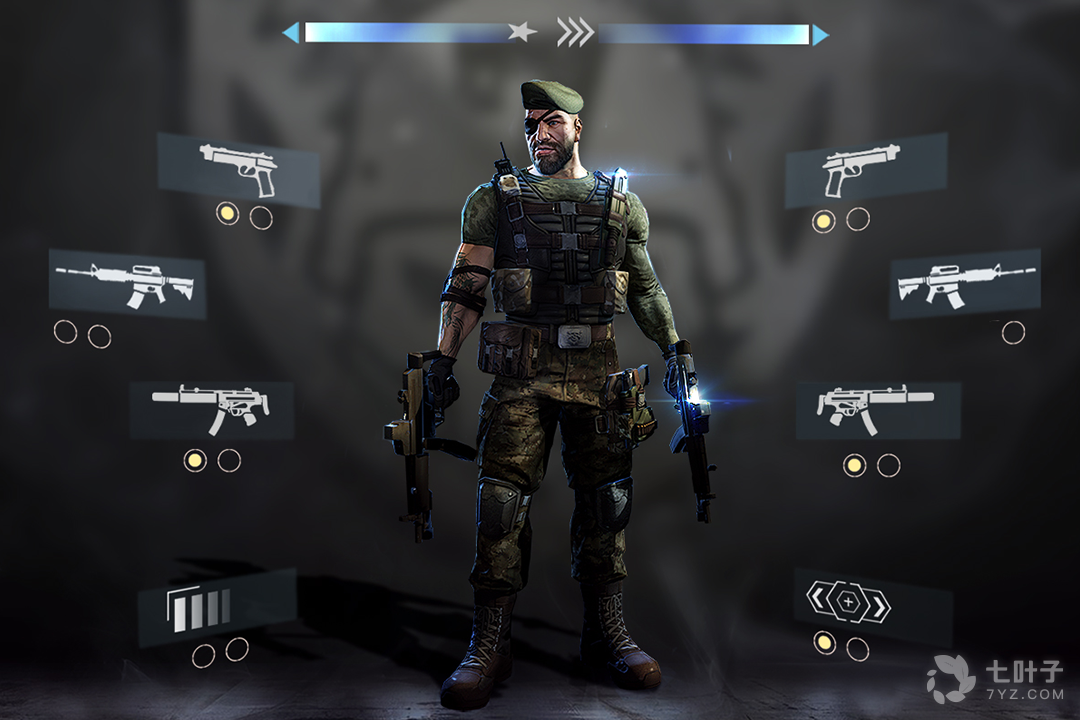Pick the submachine gun with suppressor pointing right
This screenshot has width=1080, height=720.
877,410
